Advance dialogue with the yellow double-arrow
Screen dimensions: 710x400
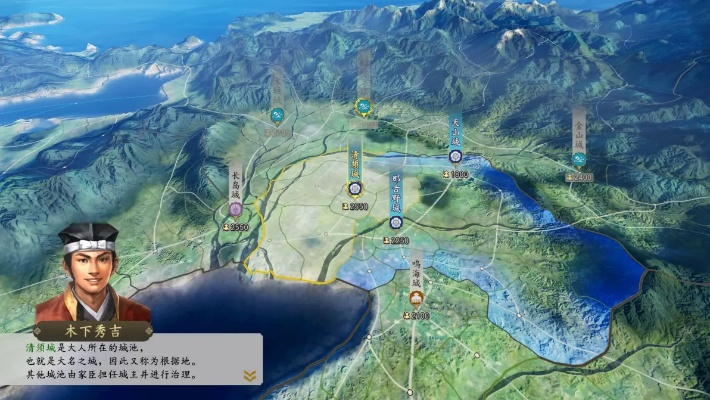pos(249,375)
